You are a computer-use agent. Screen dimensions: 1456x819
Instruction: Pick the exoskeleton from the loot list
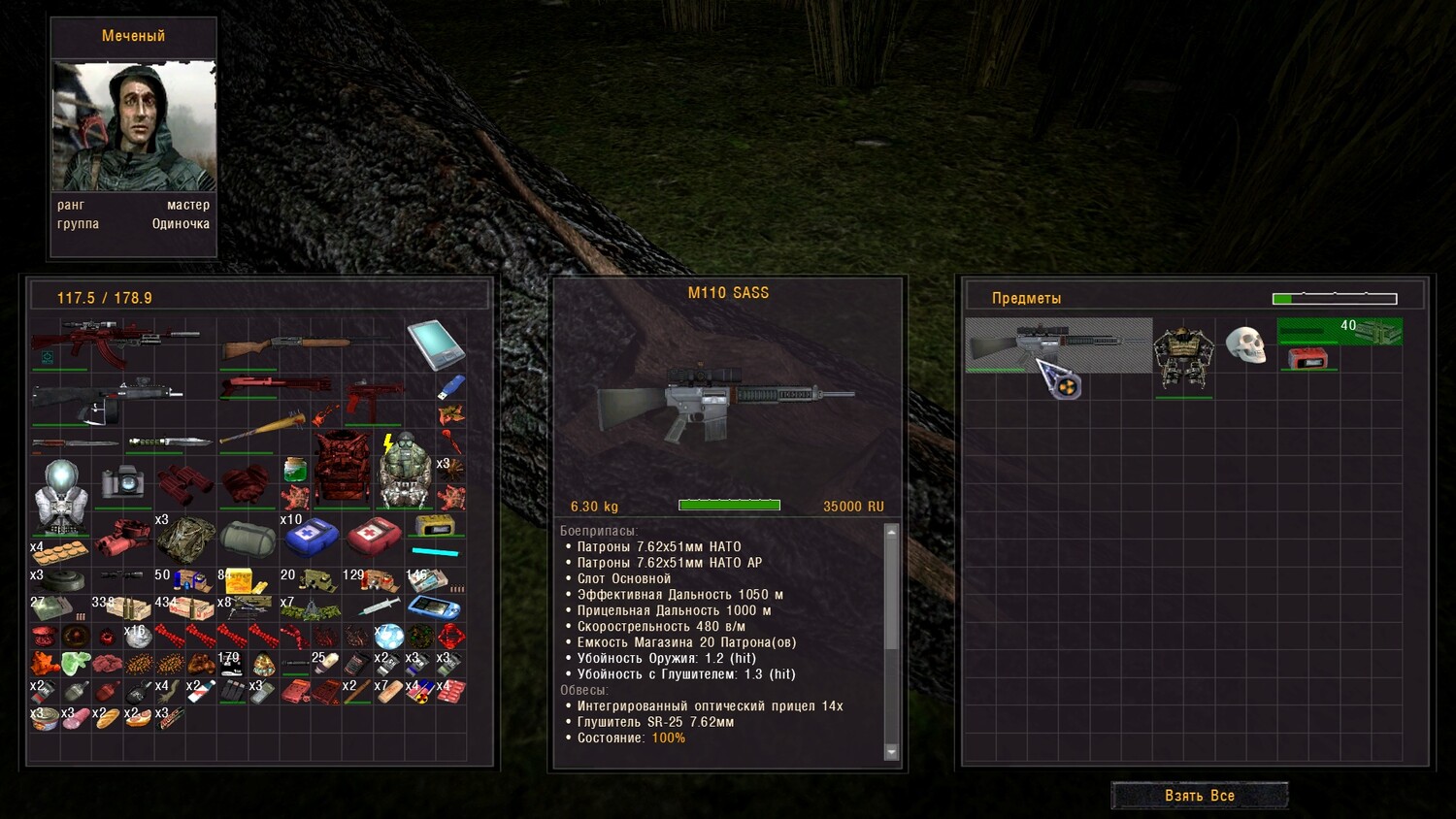(1183, 357)
